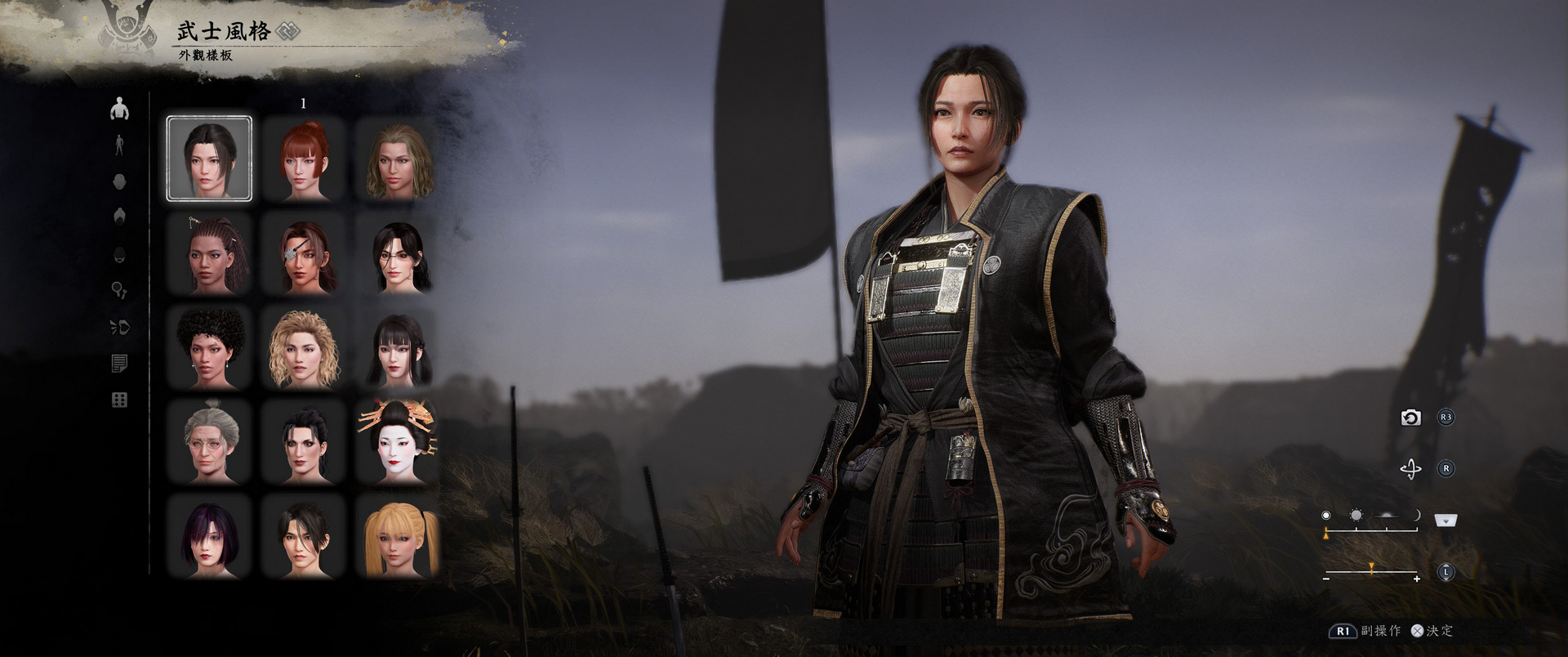Choose the long dirty-blonde hair preset

tap(399, 159)
